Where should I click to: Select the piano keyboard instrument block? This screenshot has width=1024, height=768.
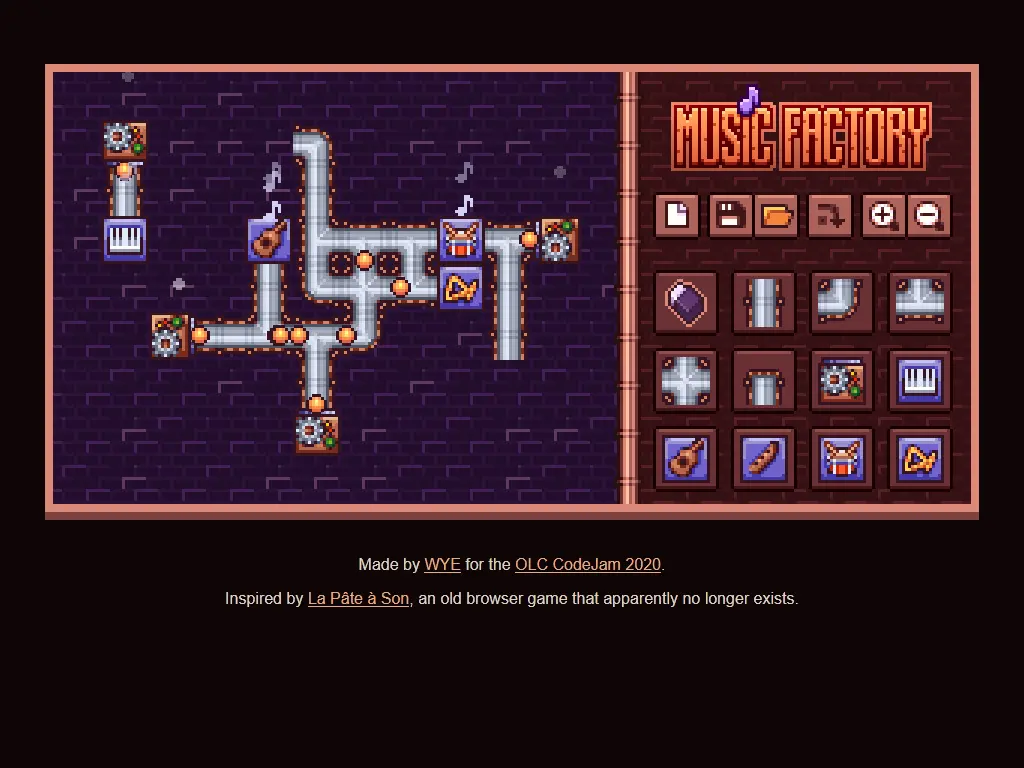coord(920,380)
